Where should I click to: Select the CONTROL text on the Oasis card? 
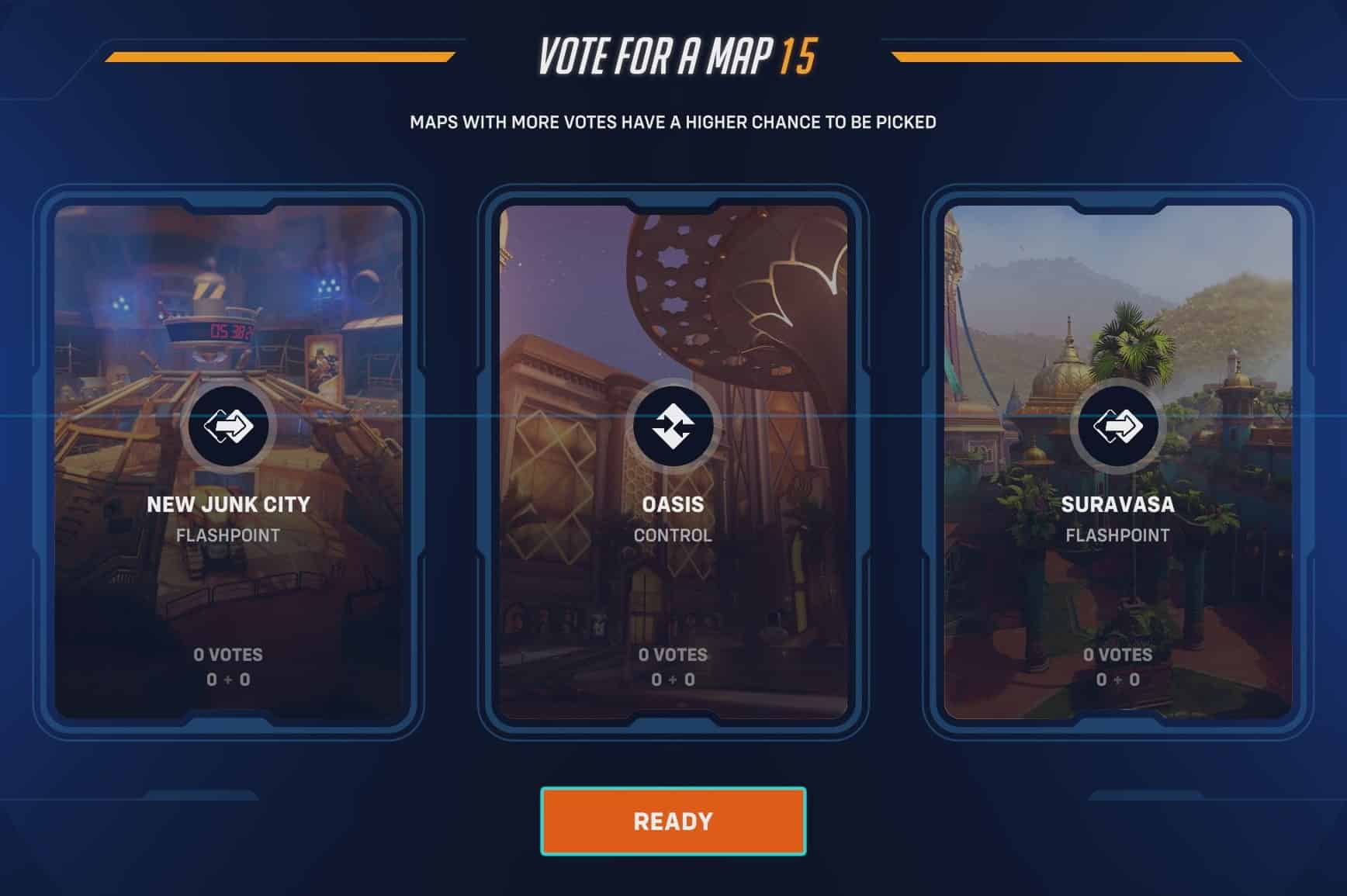tap(672, 534)
